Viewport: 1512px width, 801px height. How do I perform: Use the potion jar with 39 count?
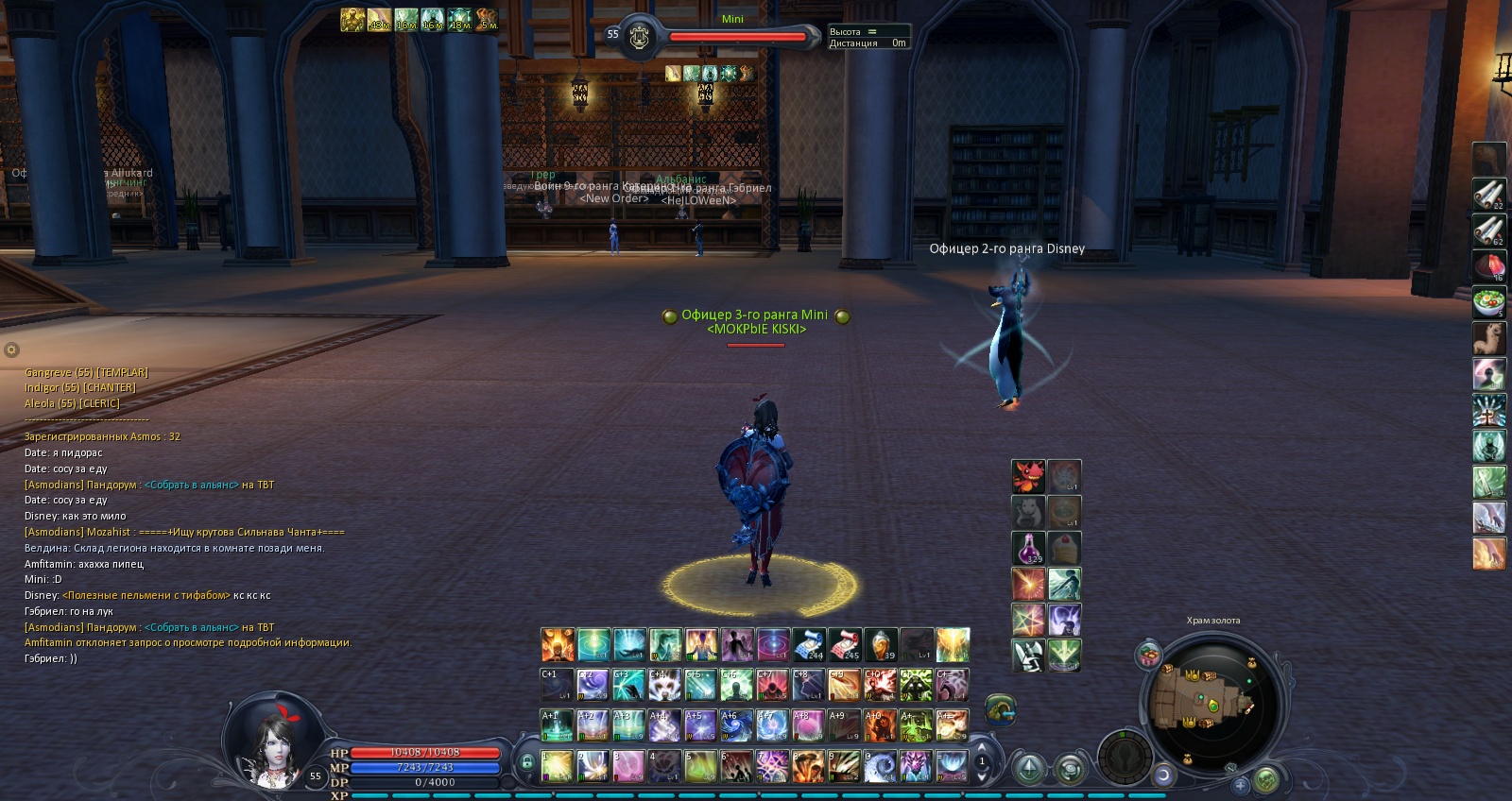click(x=880, y=645)
